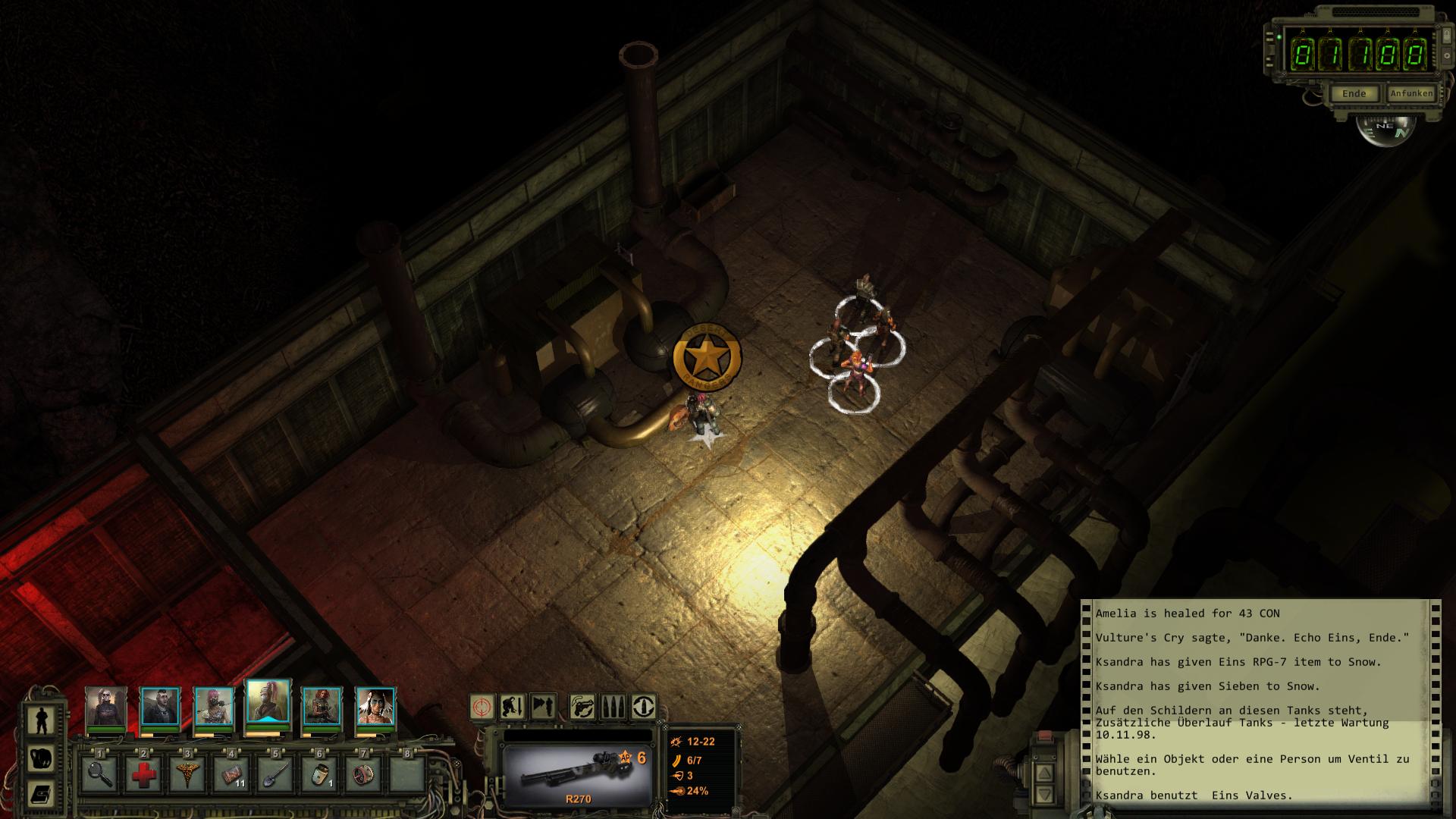Select the mohawk ranger portrait
The height and width of the screenshot is (819, 1456).
click(160, 707)
